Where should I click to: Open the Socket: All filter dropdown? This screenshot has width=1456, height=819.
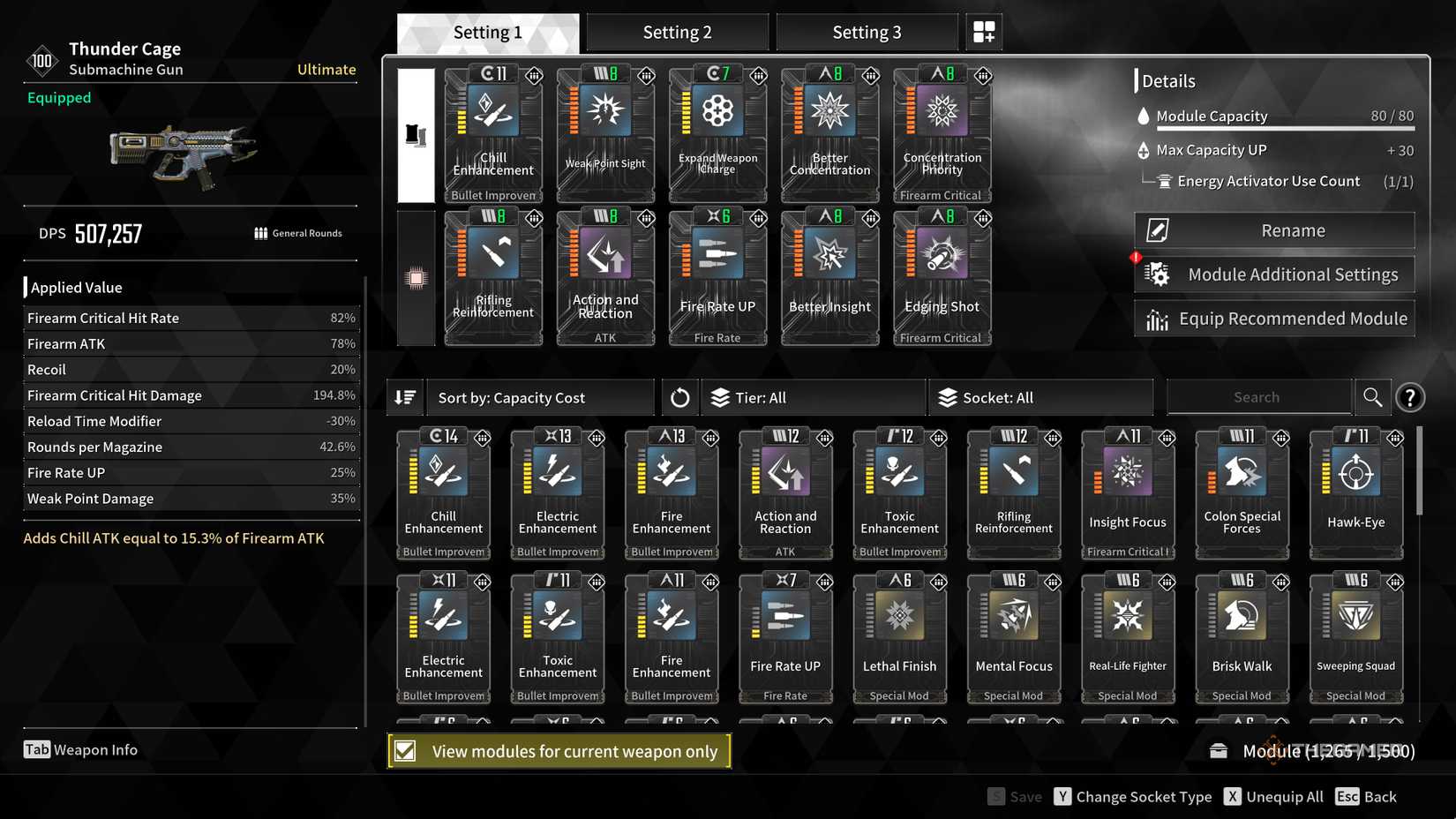pos(1041,397)
